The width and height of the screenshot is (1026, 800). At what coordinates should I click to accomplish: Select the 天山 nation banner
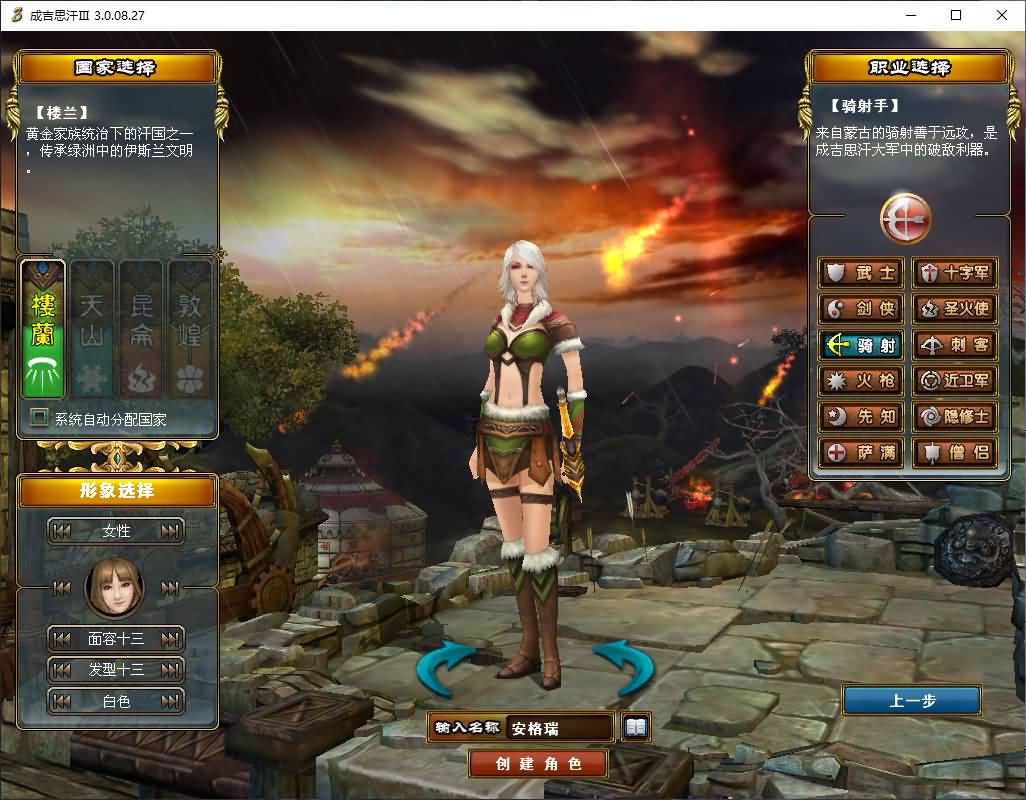click(92, 328)
